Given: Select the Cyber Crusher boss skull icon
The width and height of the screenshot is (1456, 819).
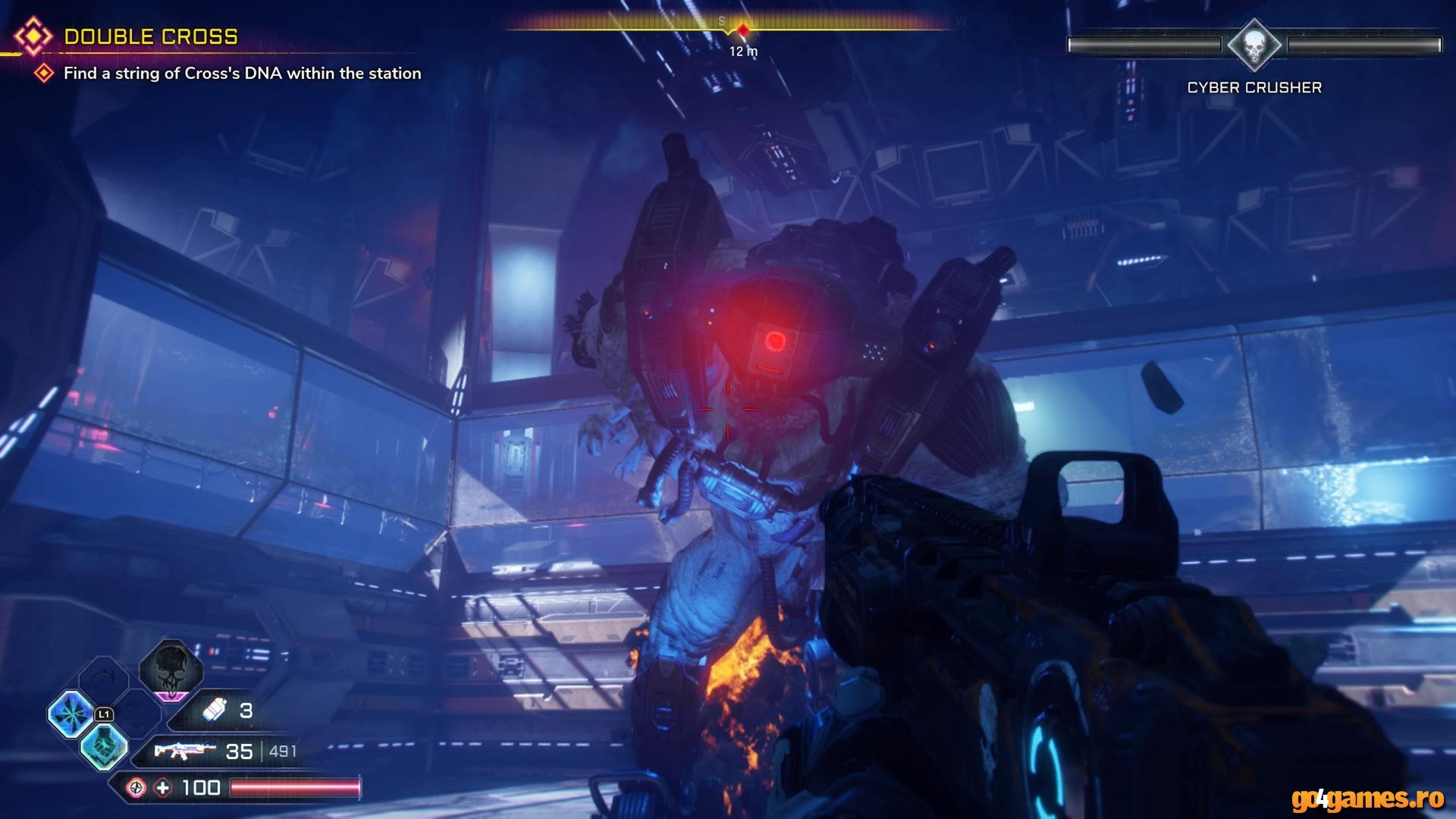Looking at the screenshot, I should pos(1254,45).
